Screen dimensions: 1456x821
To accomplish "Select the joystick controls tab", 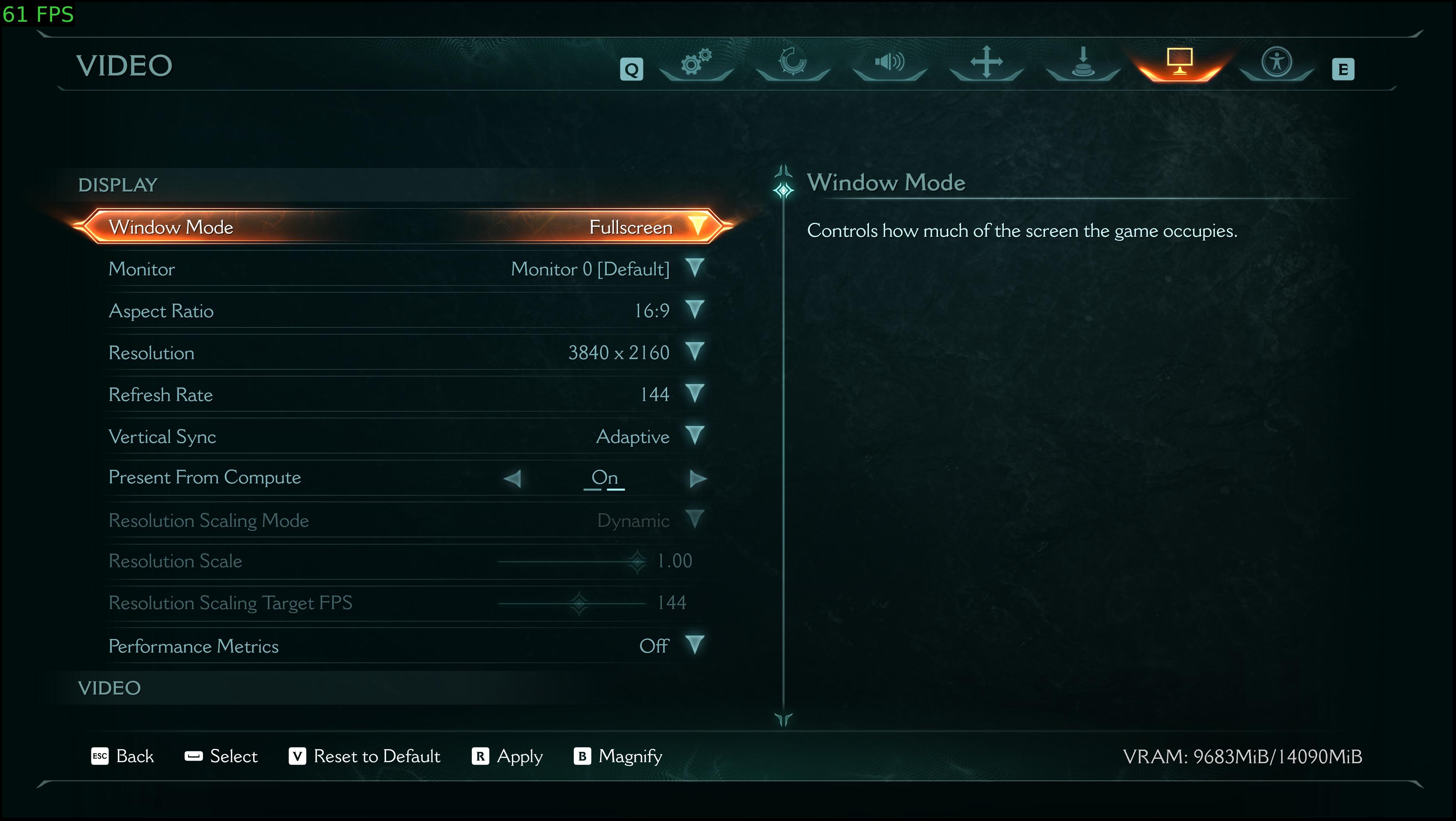I will point(1083,63).
